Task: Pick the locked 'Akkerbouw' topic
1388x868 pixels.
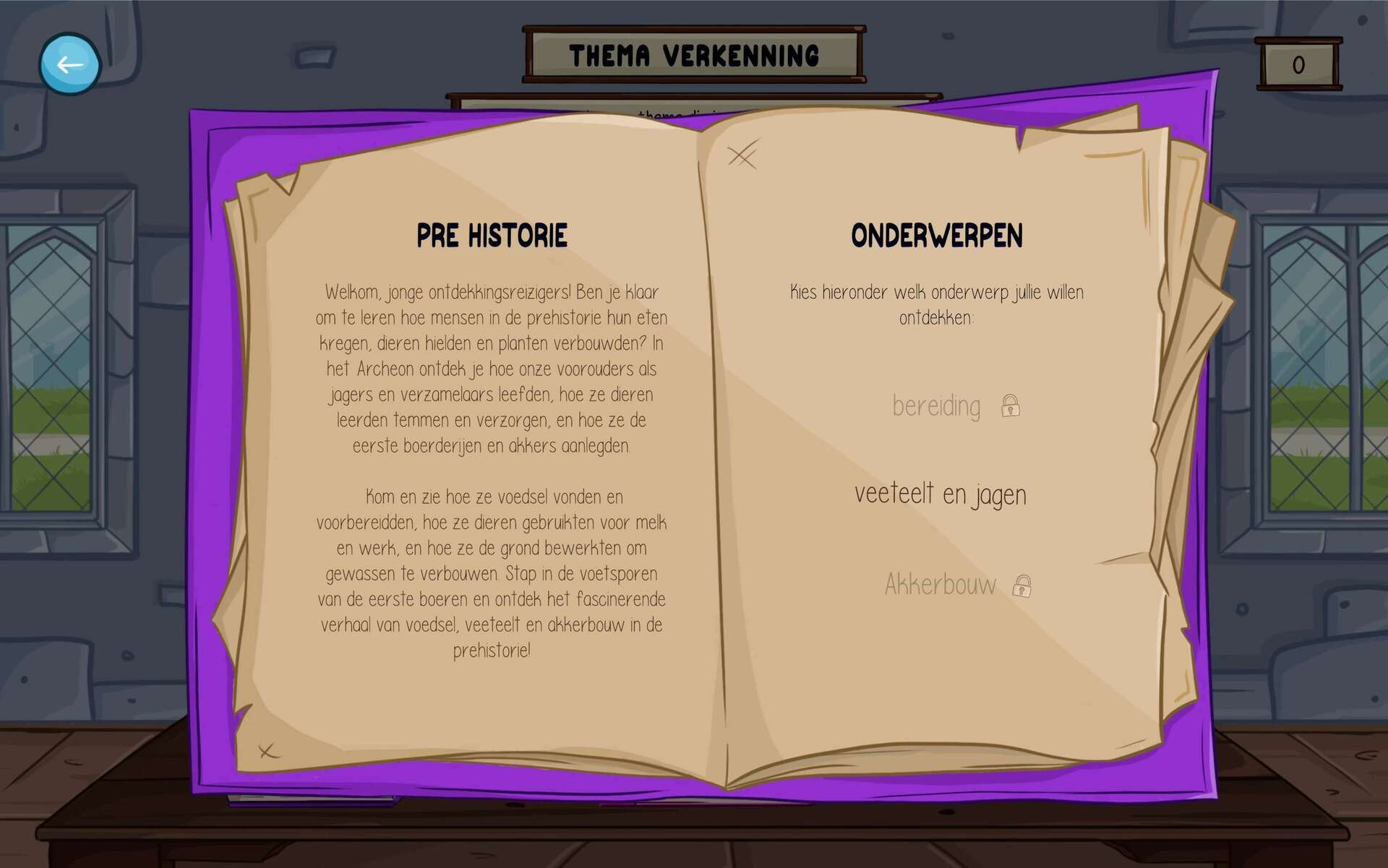Action: point(941,585)
